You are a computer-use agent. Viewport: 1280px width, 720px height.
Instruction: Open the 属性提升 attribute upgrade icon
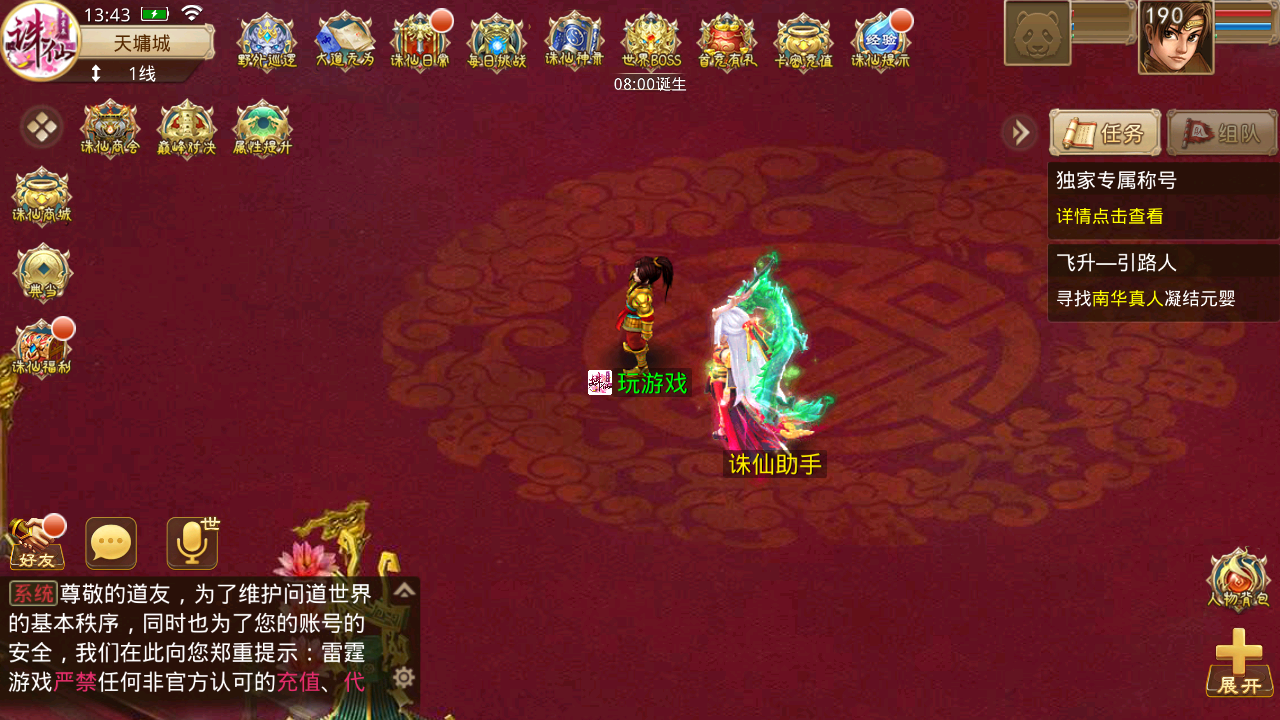[262, 129]
